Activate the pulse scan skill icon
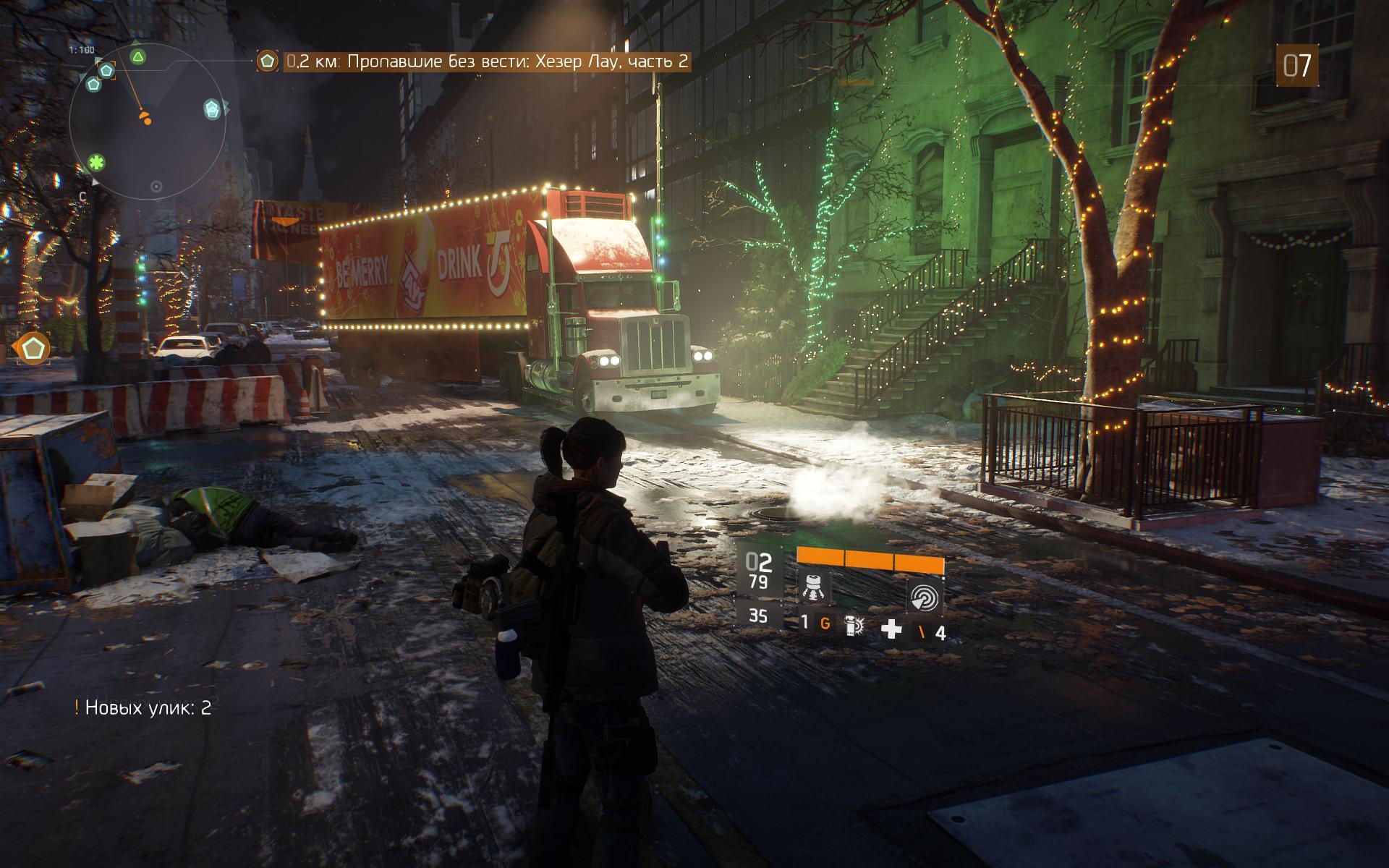This screenshot has height=868, width=1389. [x=925, y=597]
